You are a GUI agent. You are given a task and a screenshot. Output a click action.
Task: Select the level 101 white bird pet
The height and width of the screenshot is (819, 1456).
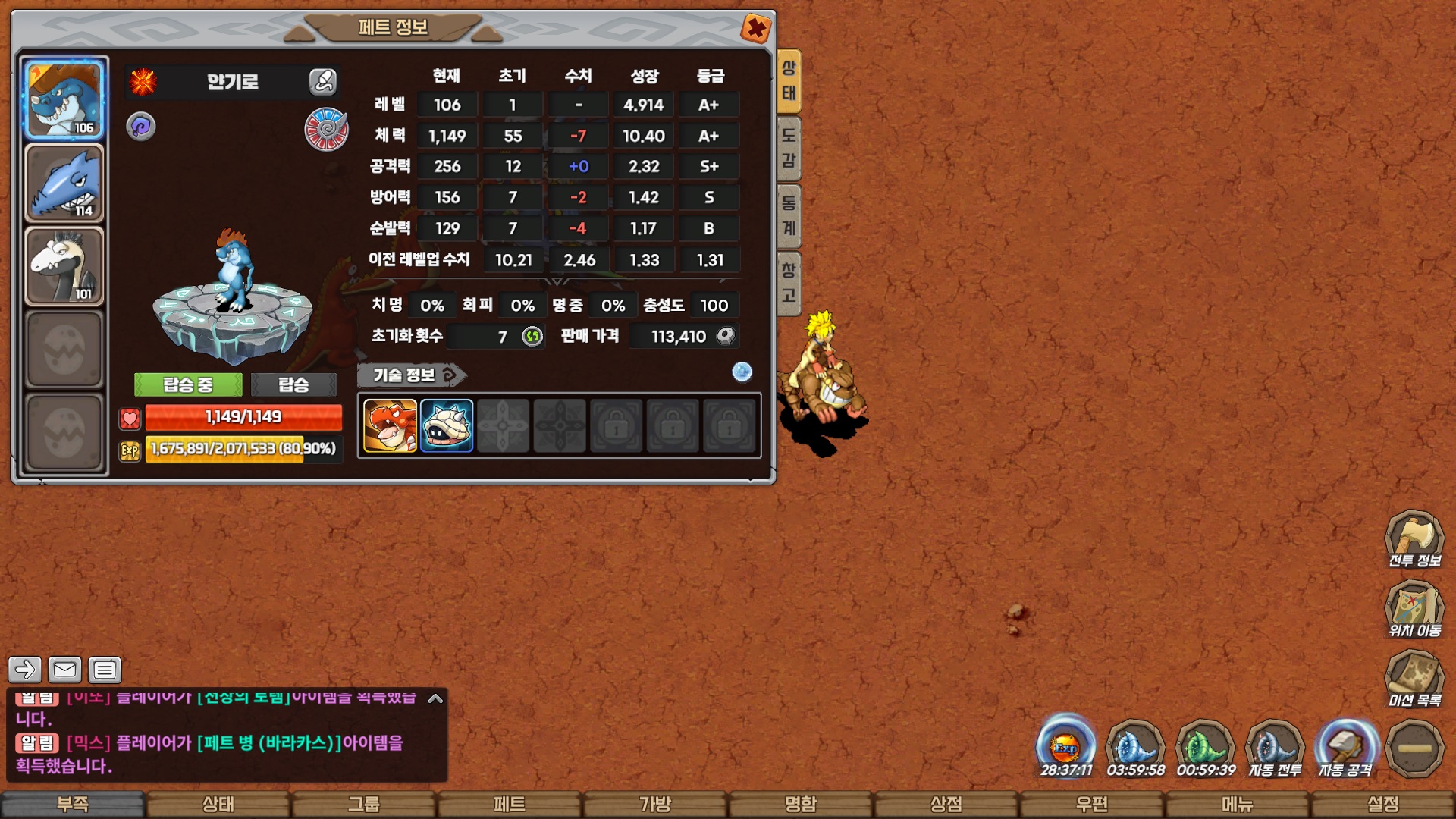(64, 266)
